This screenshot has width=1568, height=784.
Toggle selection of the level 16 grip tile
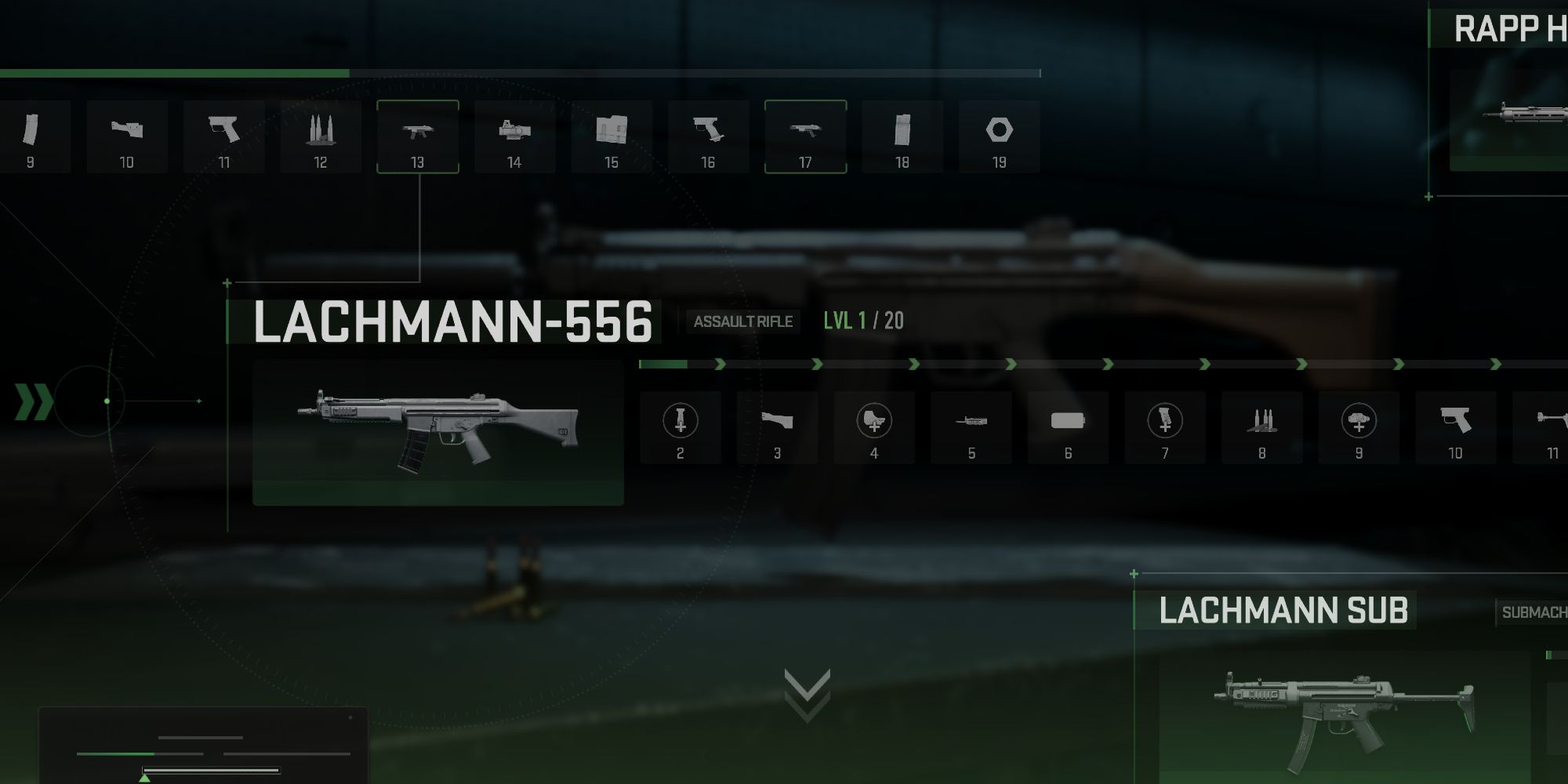pyautogui.click(x=709, y=136)
